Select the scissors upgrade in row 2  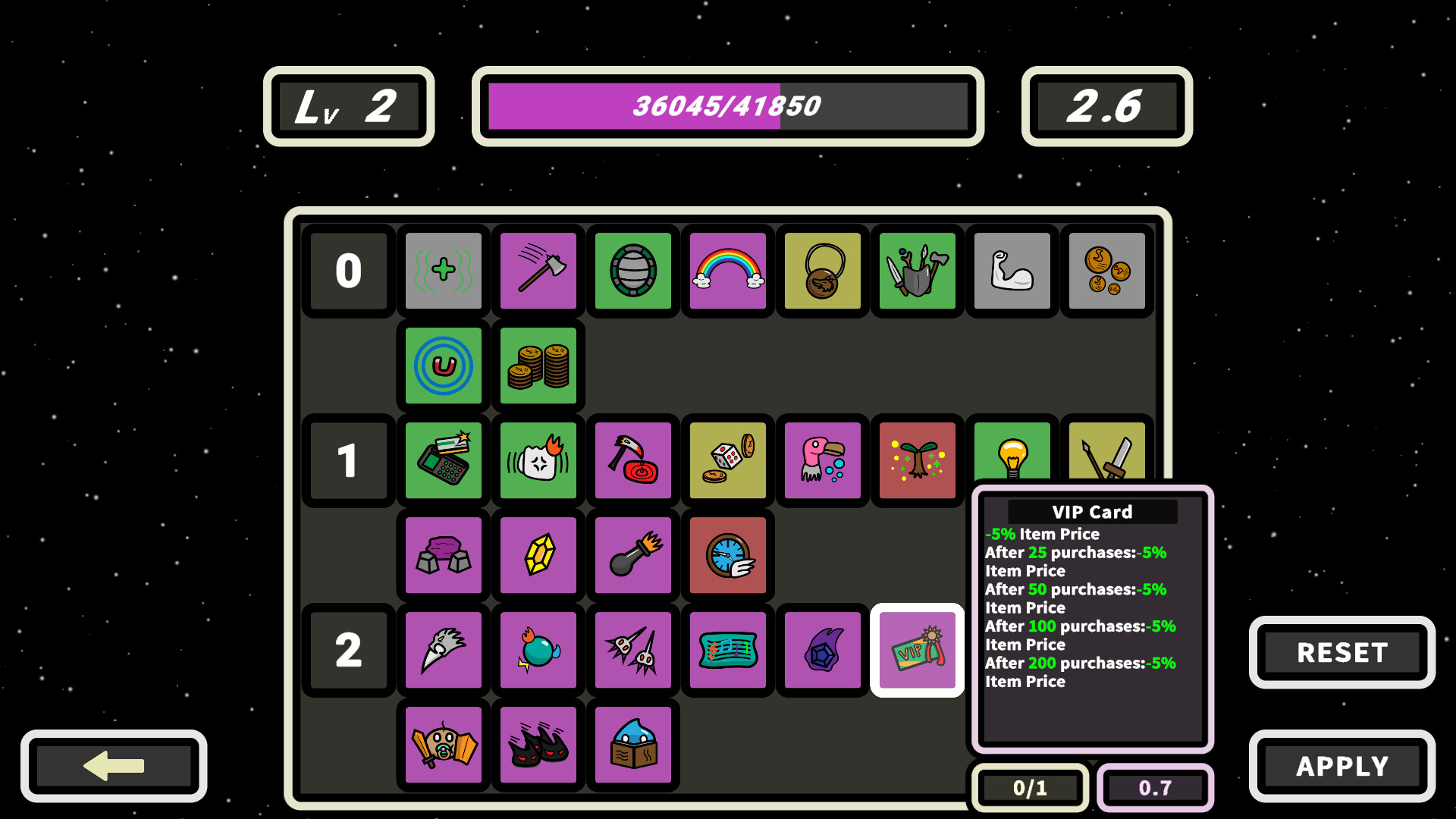coord(632,650)
